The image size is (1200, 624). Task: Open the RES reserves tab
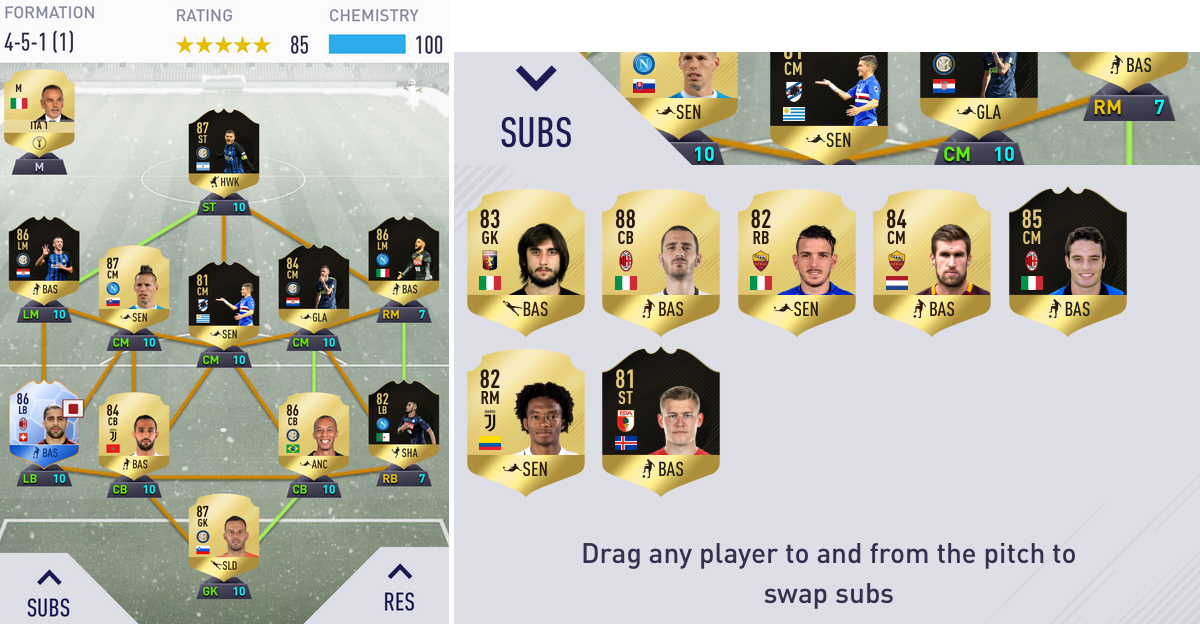click(399, 587)
